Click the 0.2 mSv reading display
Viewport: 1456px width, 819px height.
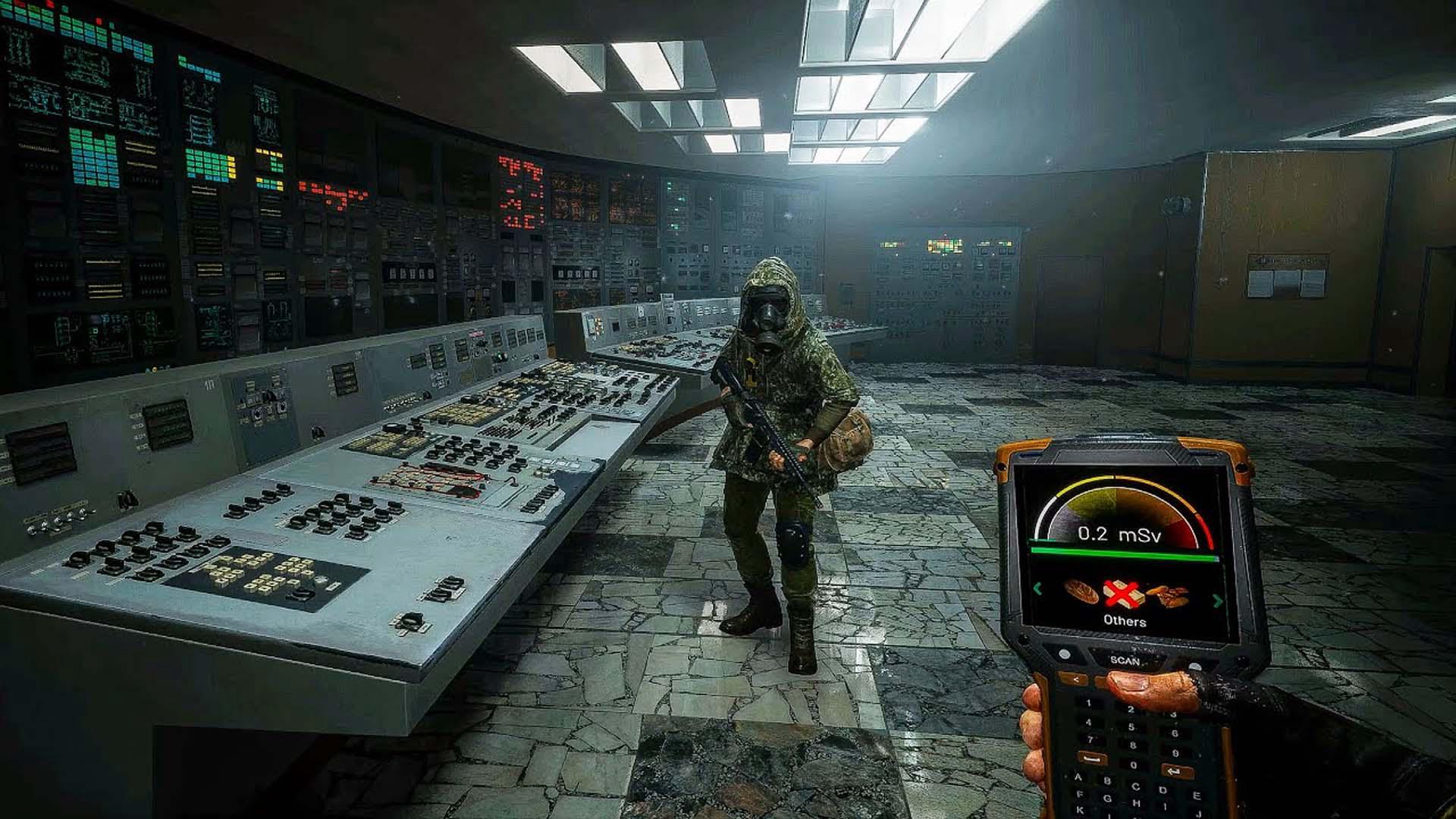(1120, 535)
